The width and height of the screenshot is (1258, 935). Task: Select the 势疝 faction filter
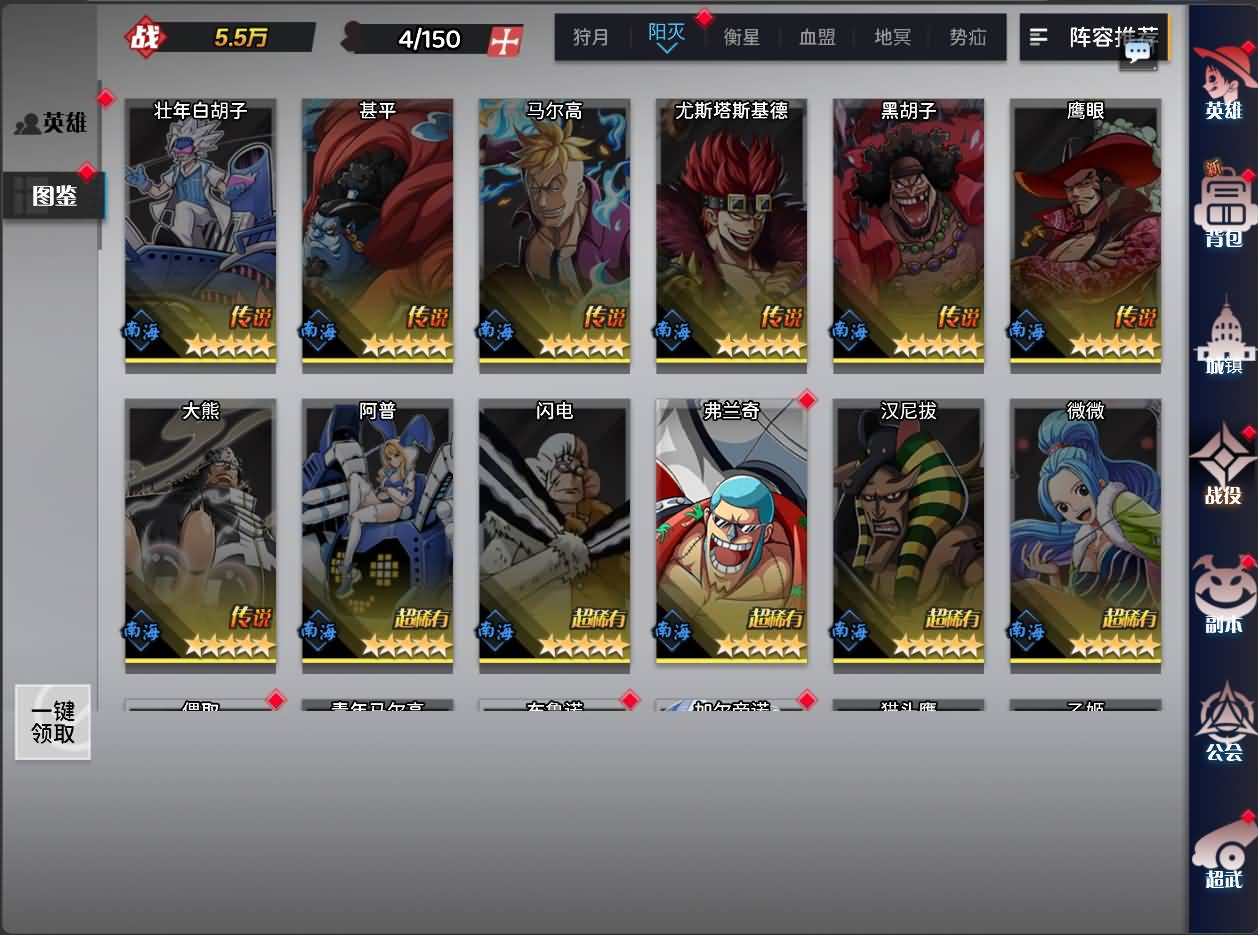(967, 38)
